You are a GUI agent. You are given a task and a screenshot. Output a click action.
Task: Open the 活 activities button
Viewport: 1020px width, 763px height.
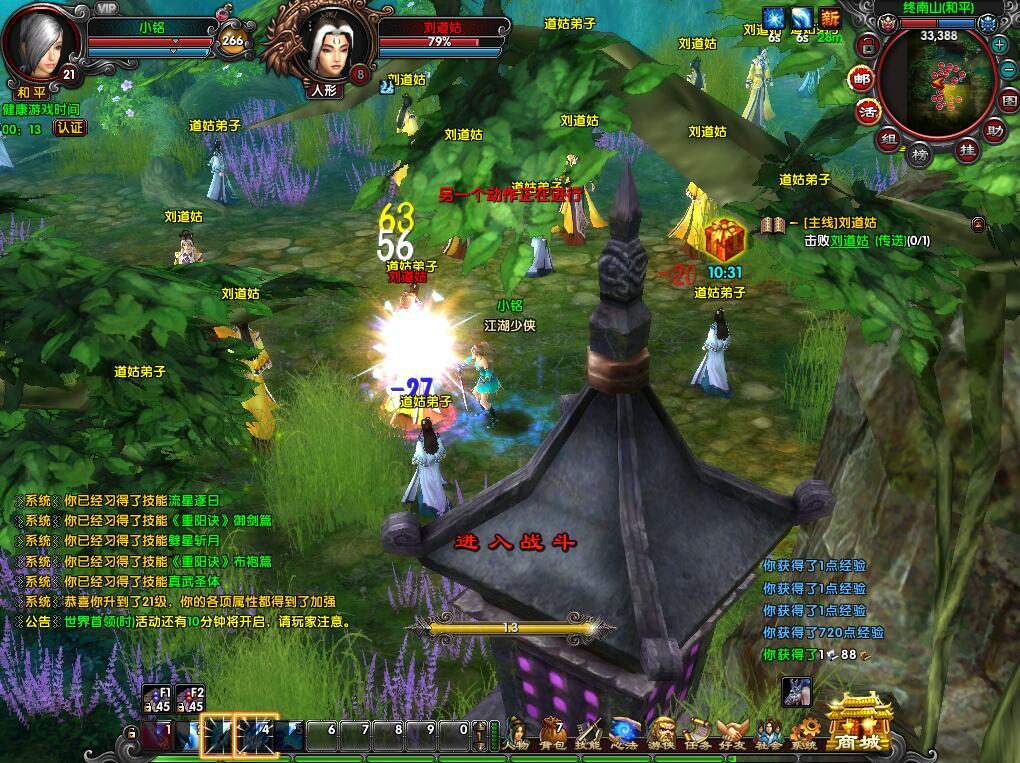coord(867,111)
